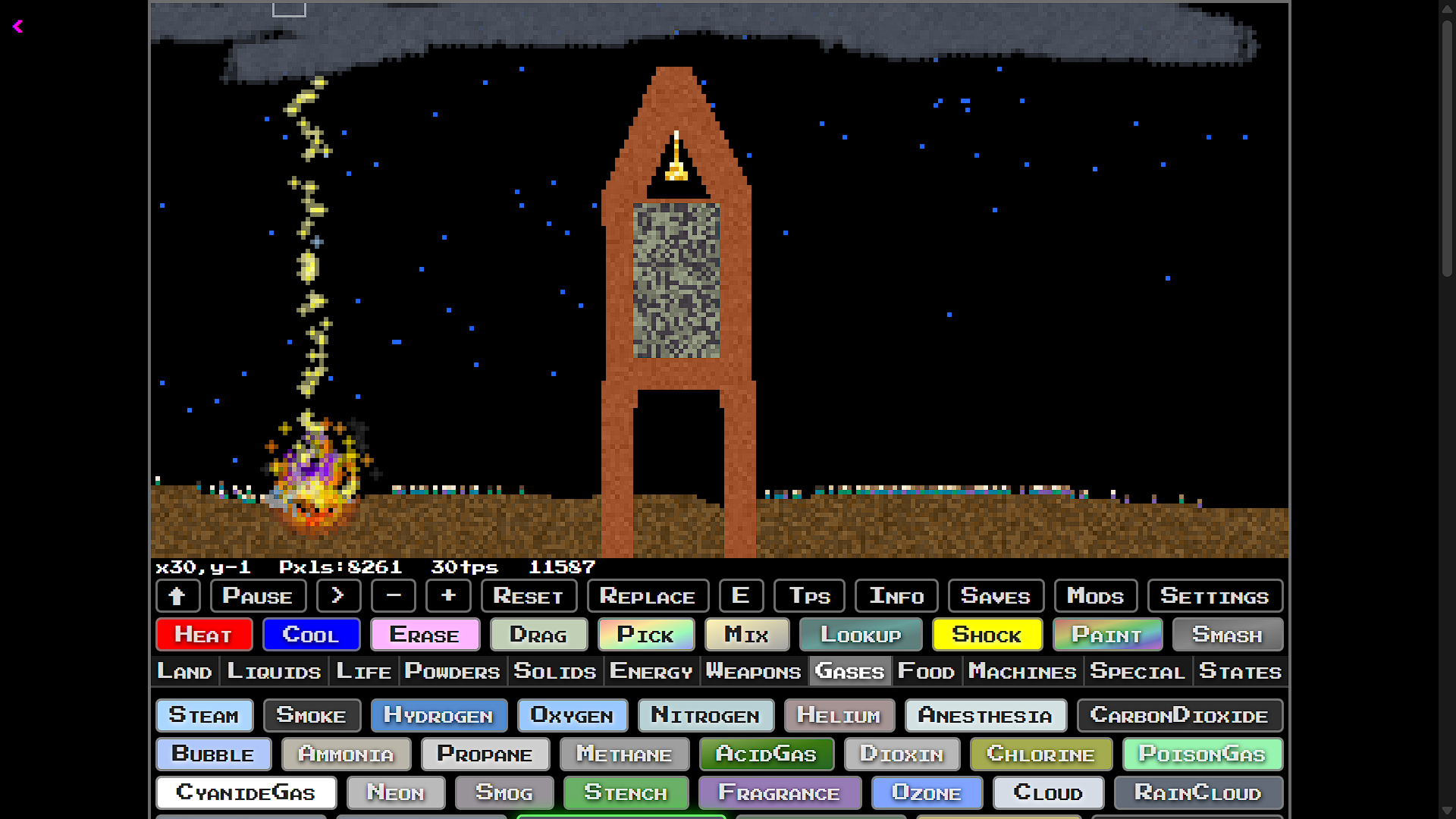Reset the simulation
The height and width of the screenshot is (819, 1456).
pos(529,596)
